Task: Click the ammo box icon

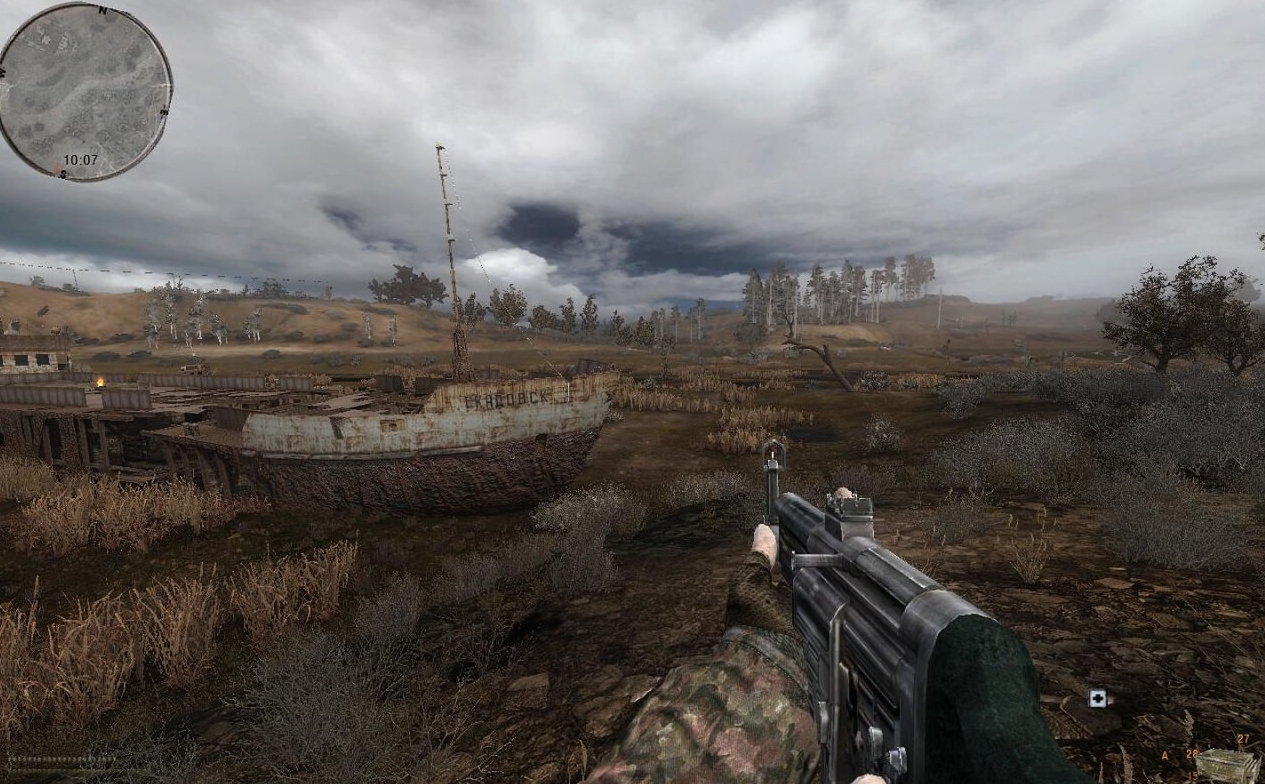Action: 1227,765
